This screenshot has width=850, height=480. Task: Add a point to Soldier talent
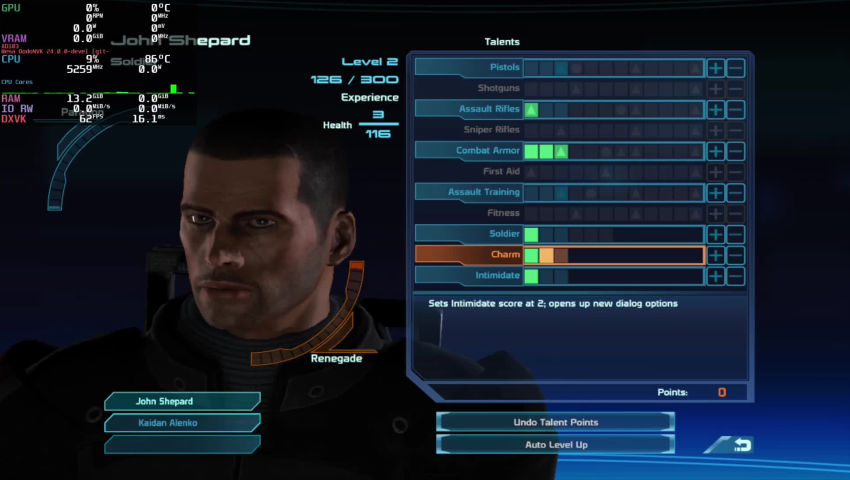coord(716,234)
